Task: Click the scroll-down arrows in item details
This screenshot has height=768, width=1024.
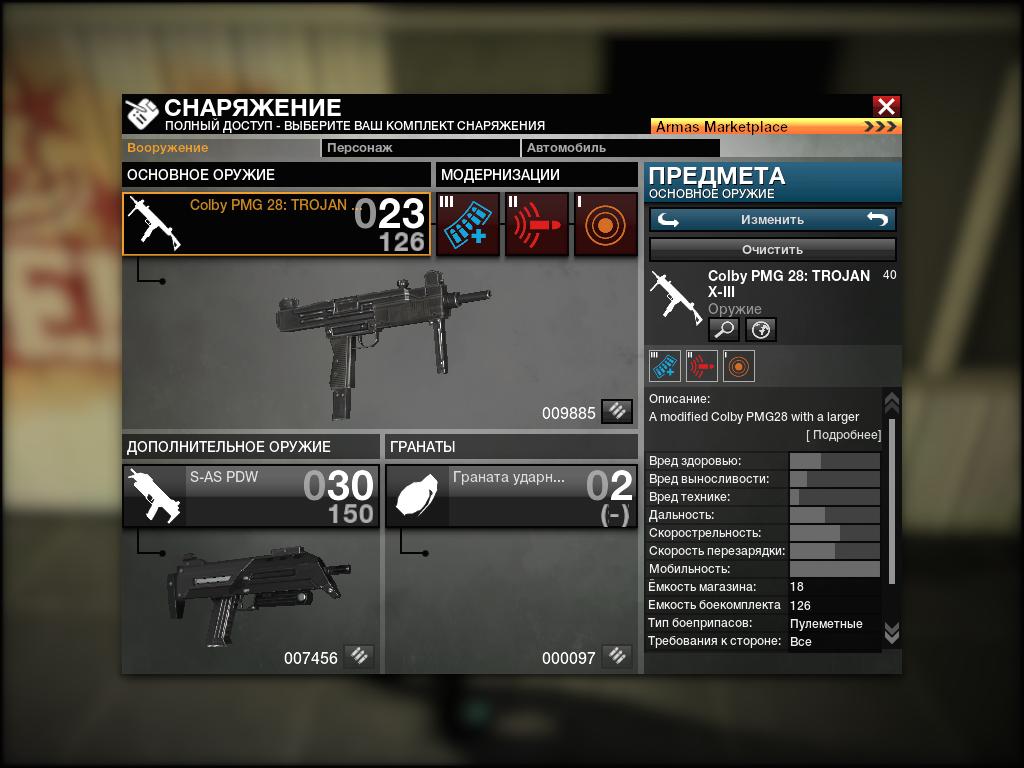Action: click(x=892, y=632)
